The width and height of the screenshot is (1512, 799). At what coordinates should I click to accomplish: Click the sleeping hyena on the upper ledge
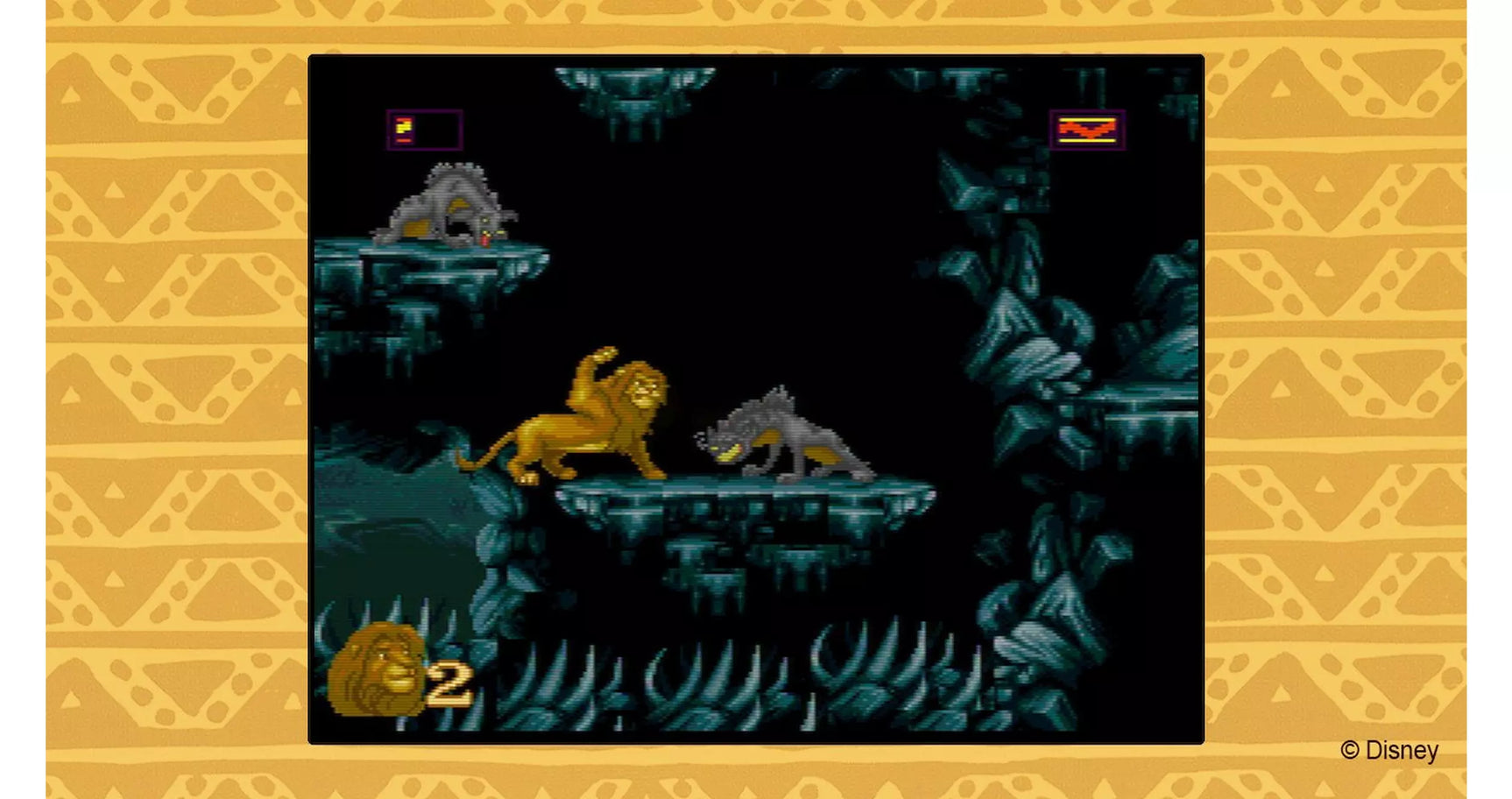point(447,206)
